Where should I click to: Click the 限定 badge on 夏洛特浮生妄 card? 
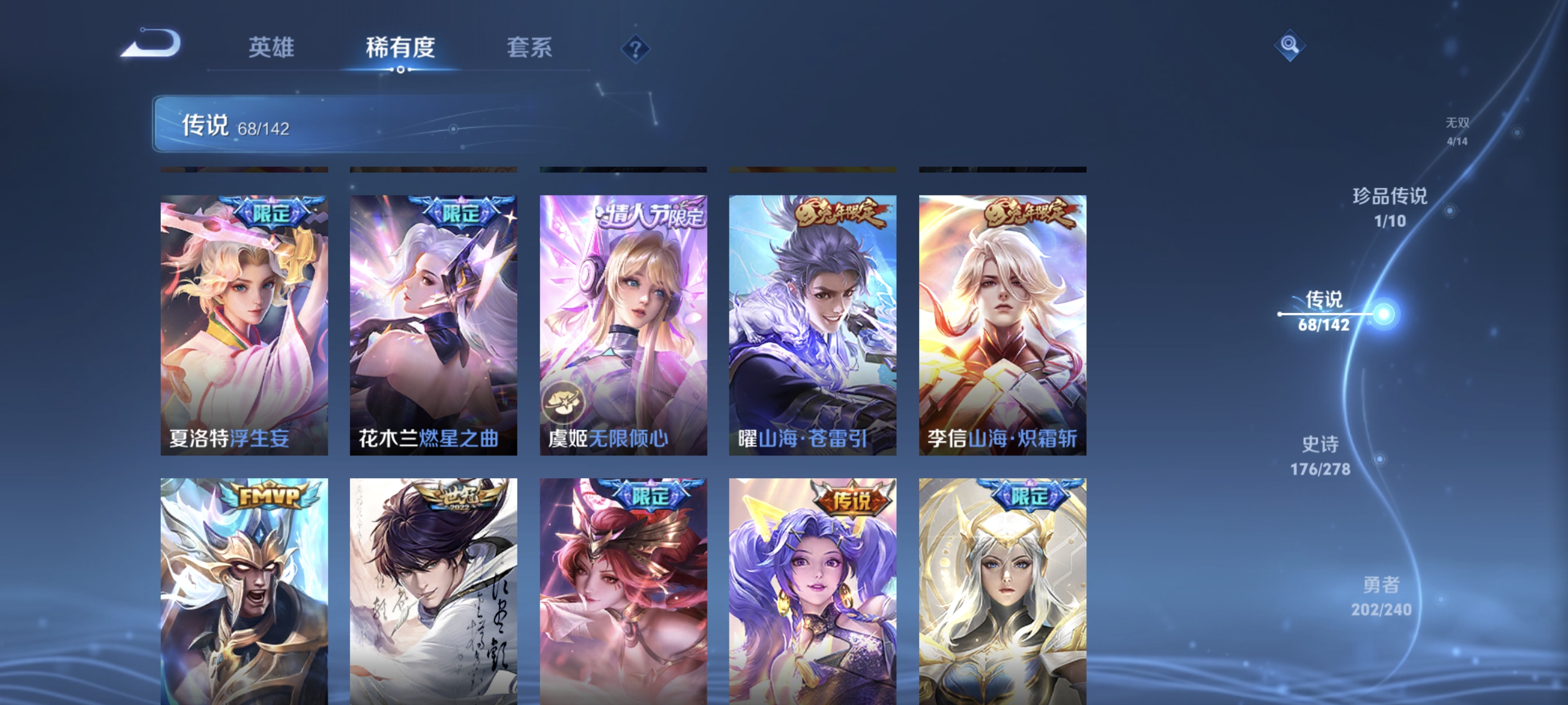272,214
